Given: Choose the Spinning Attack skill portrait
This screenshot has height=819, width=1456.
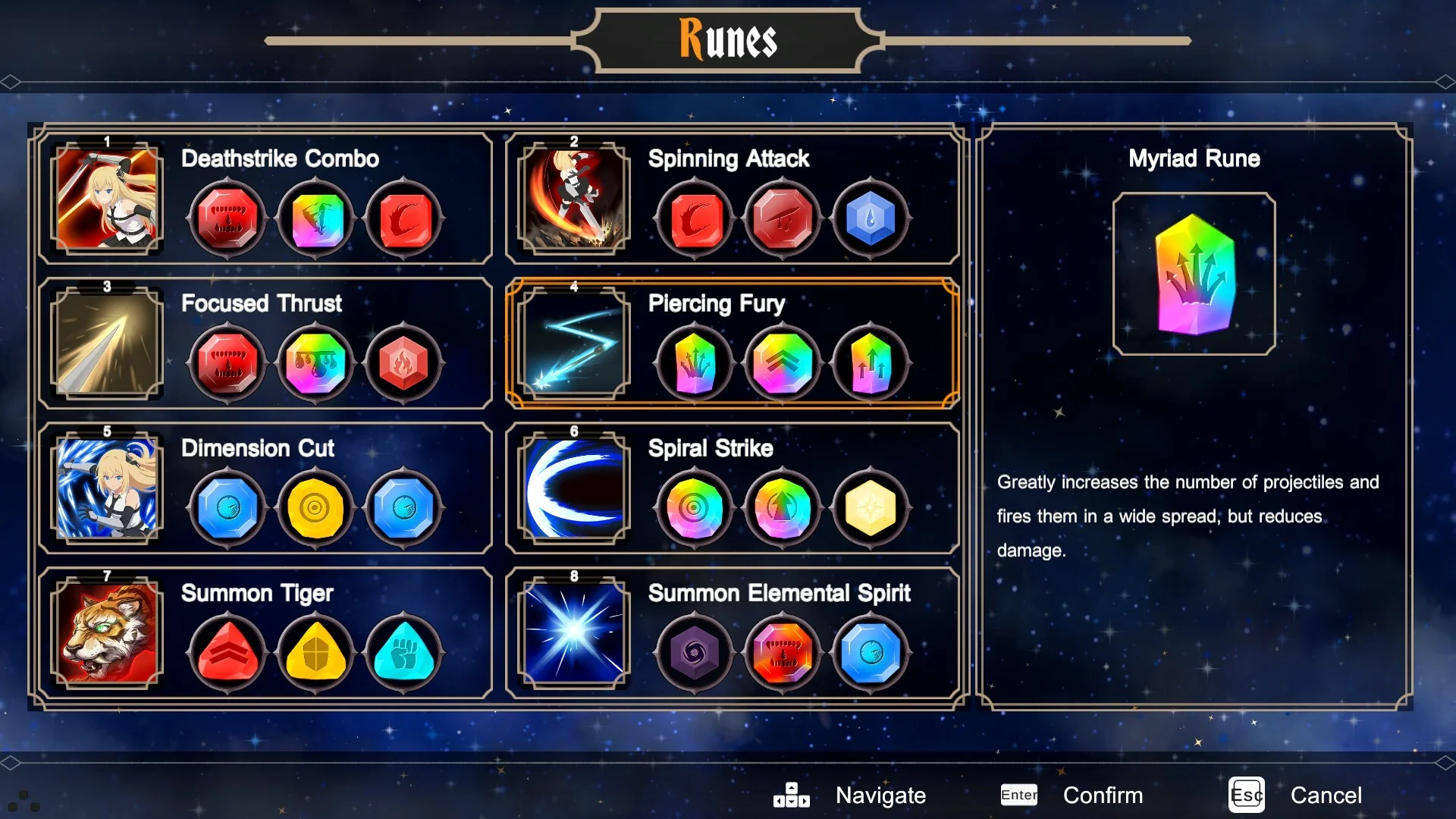Looking at the screenshot, I should point(574,199).
